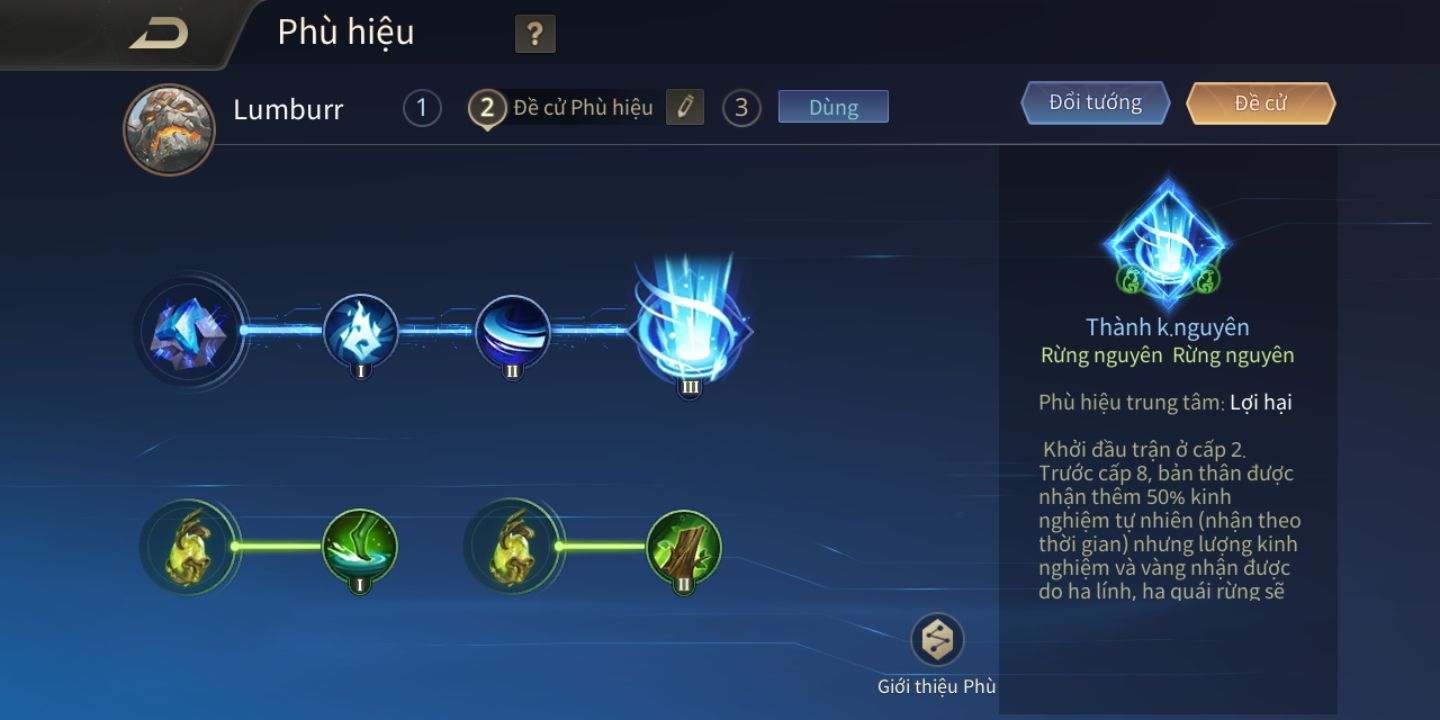Switch to enchantment page 3
Viewport: 1440px width, 720px height.
(x=741, y=108)
